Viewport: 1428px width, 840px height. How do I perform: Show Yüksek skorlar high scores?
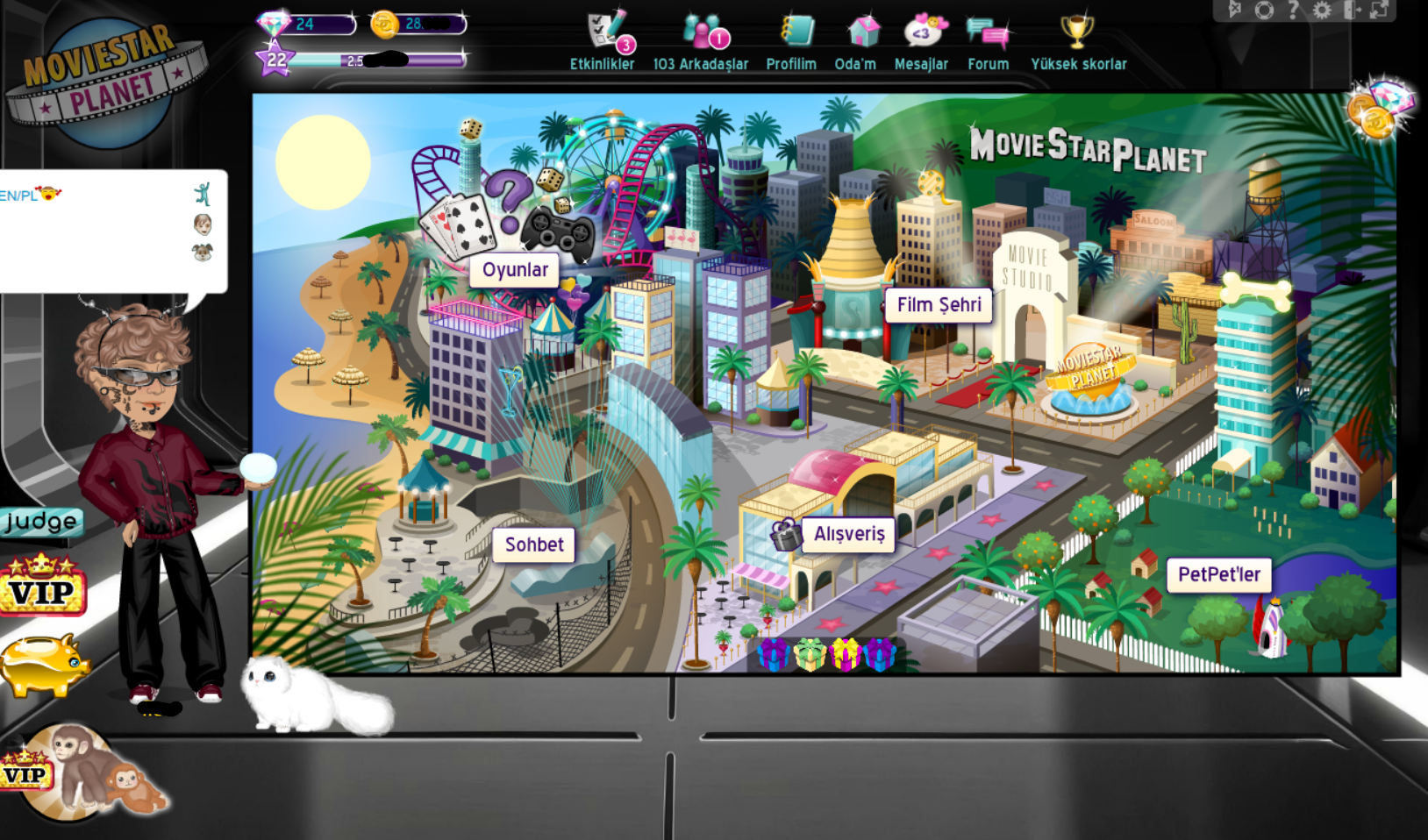click(1078, 41)
